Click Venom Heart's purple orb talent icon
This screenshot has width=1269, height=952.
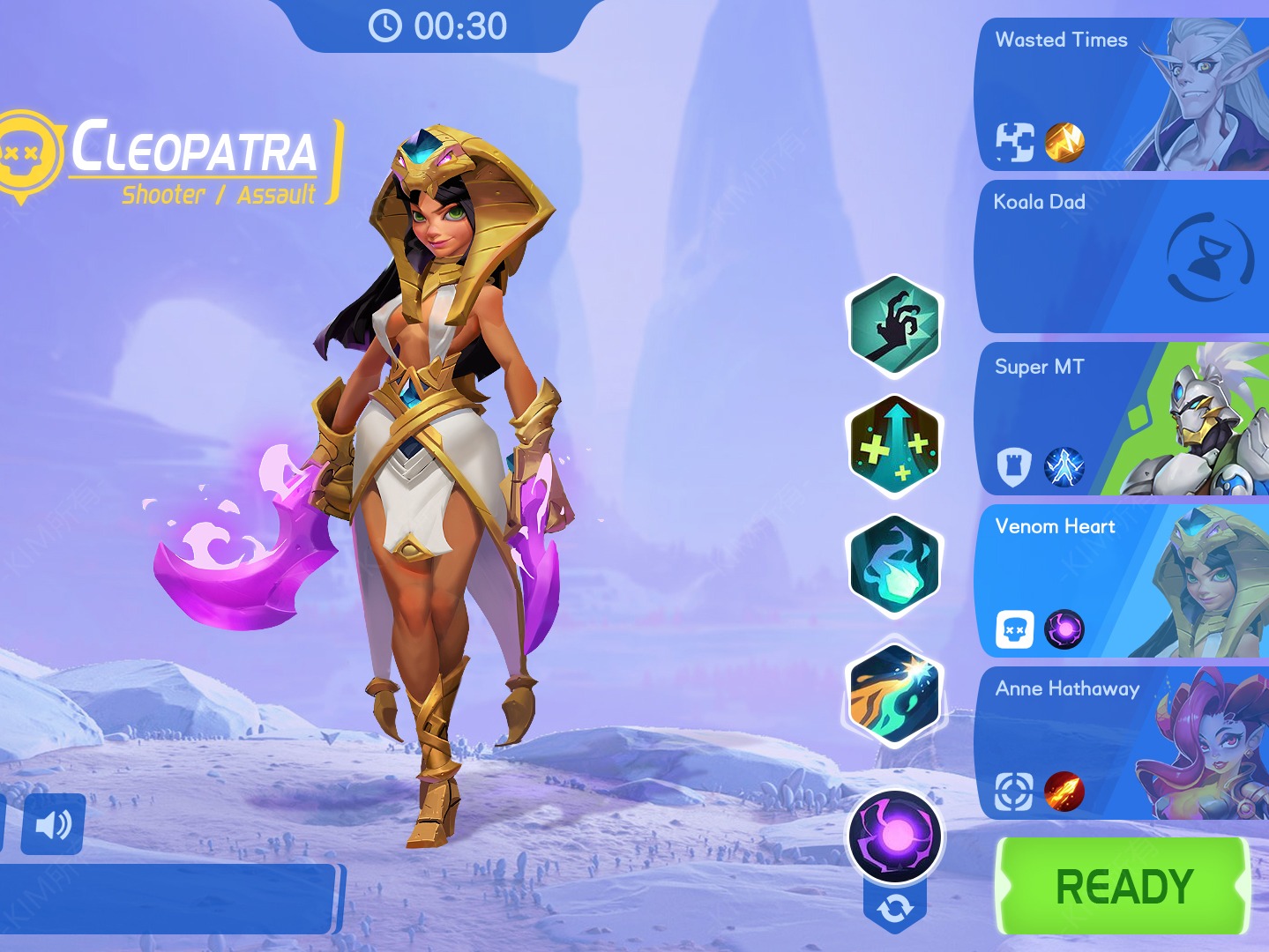(1063, 628)
